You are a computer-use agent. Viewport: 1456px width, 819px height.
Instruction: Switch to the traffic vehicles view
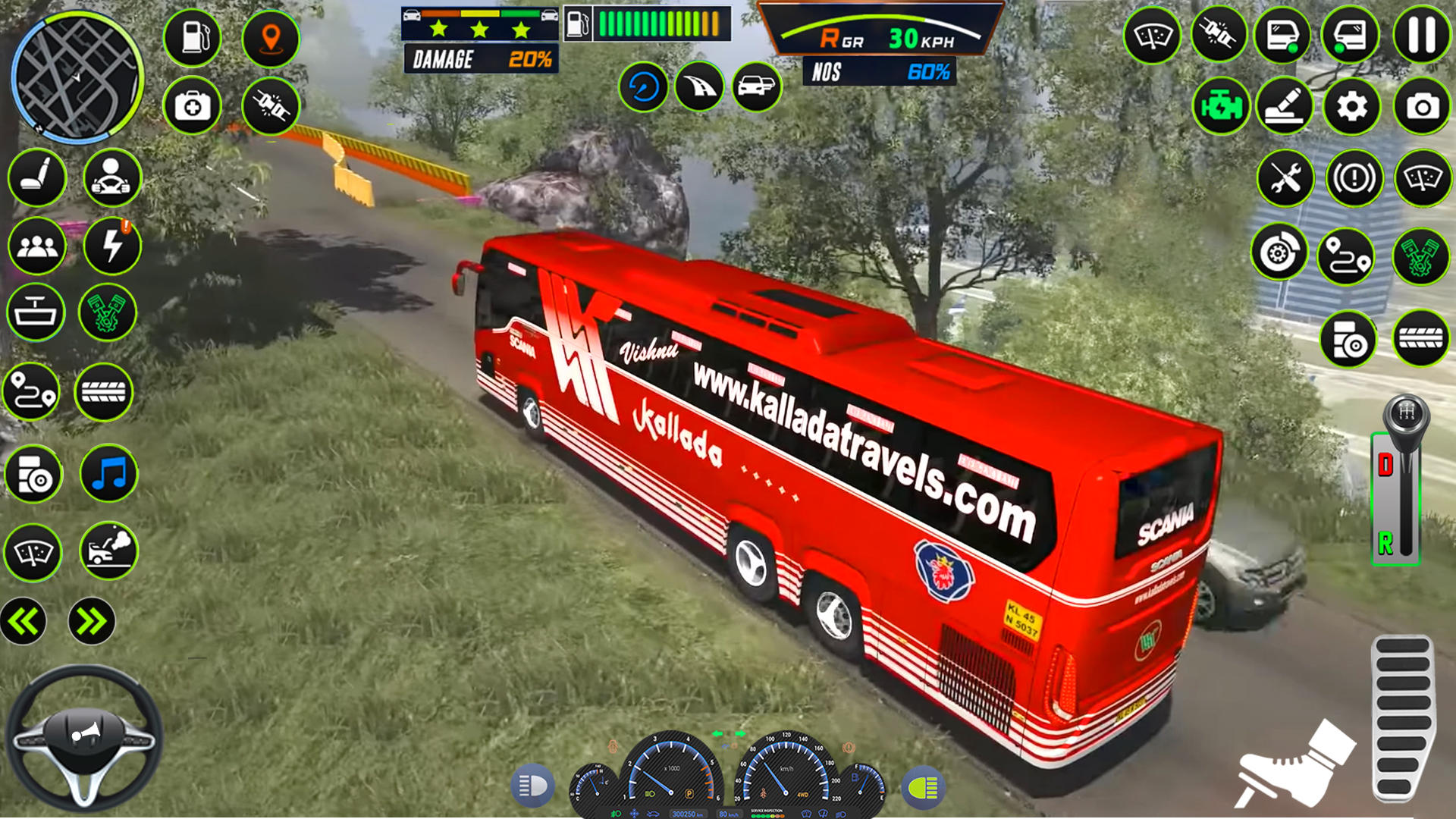tap(755, 88)
